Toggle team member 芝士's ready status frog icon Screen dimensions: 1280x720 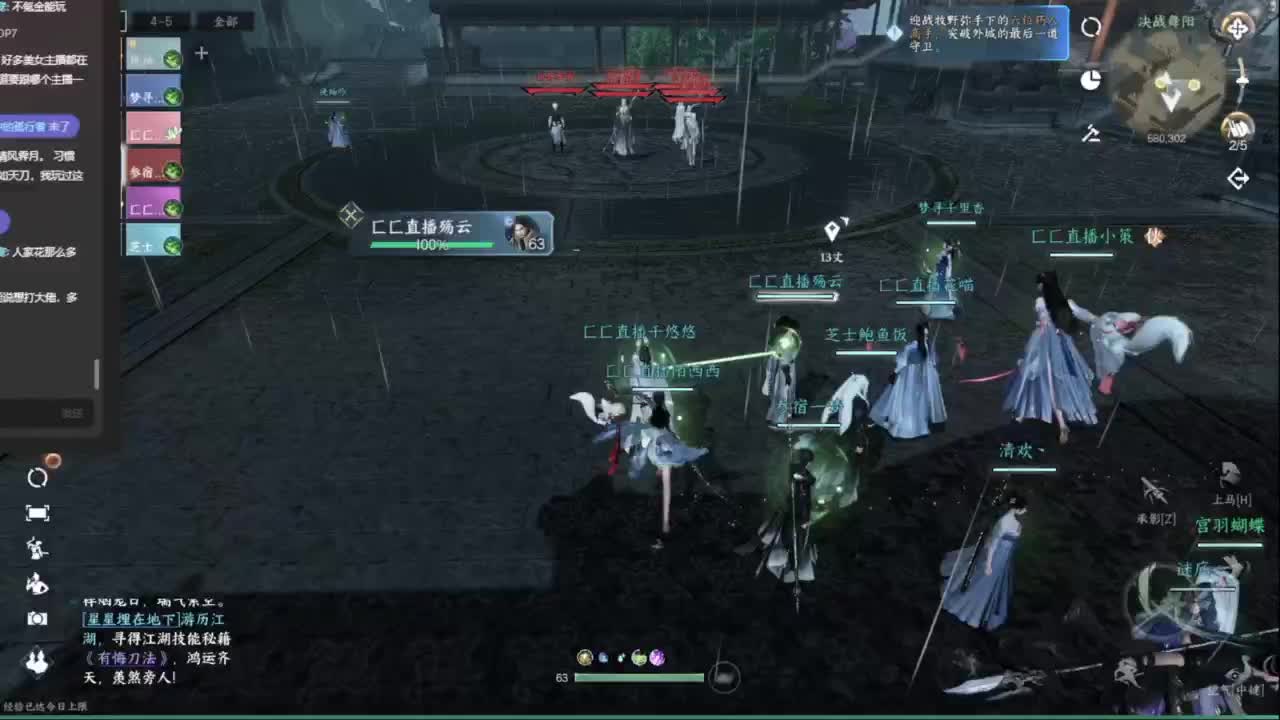(171, 243)
